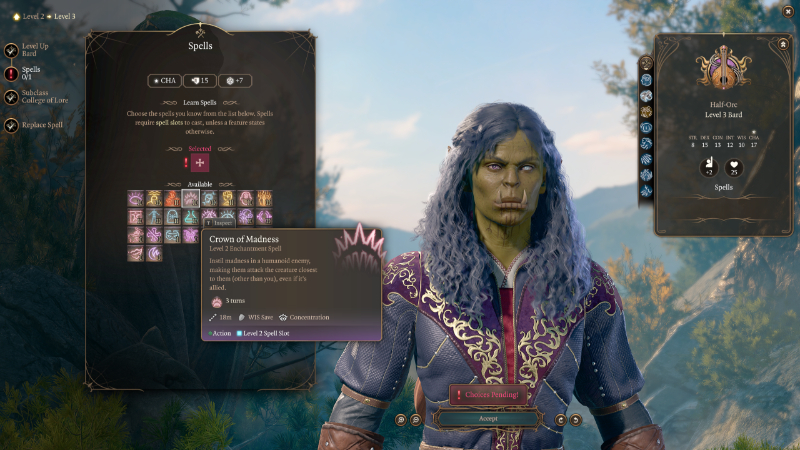
Task: Click the empty selected spell slot
Action: click(200, 163)
